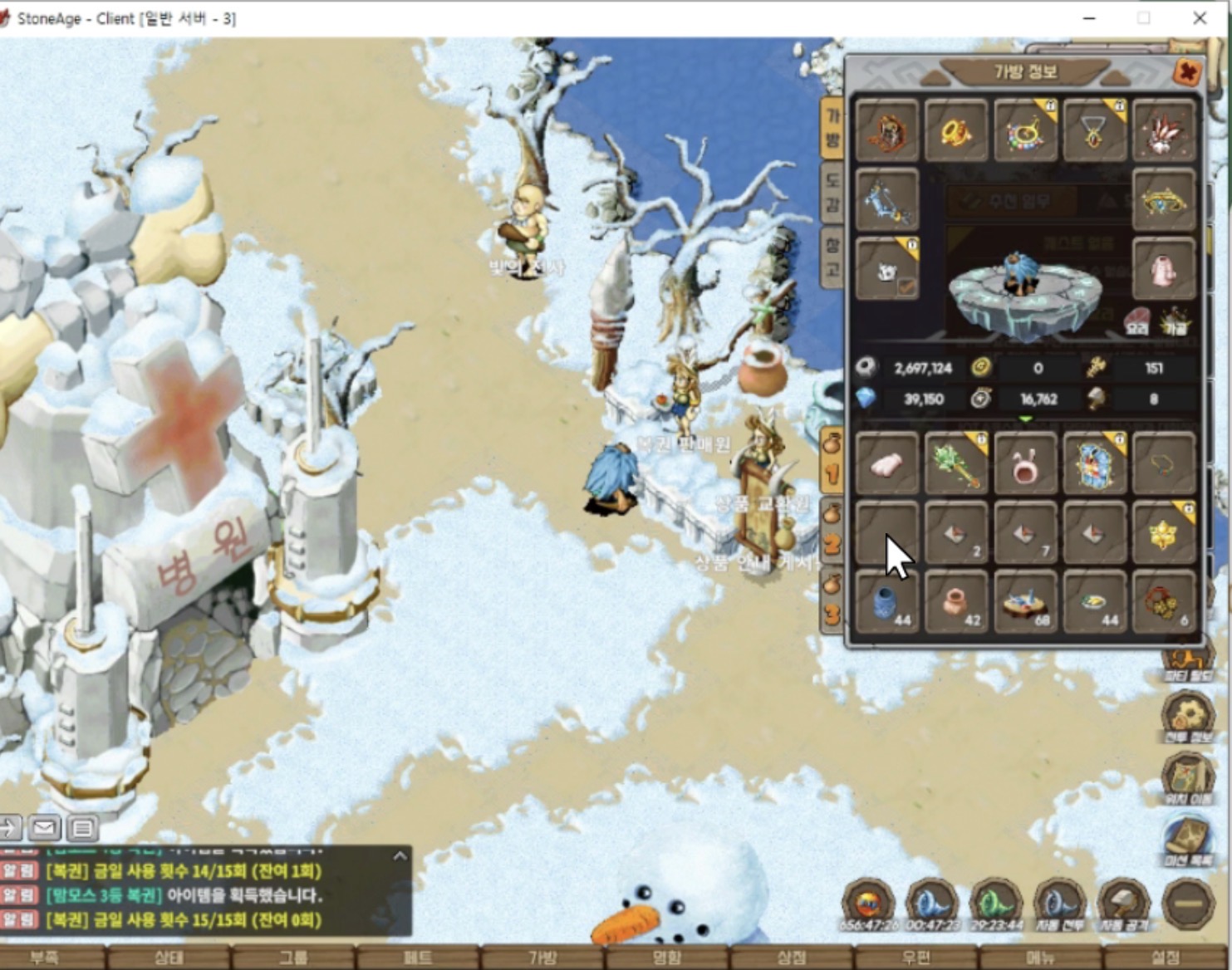
Task: Open the 전투 정보 gear icon
Action: (1188, 716)
